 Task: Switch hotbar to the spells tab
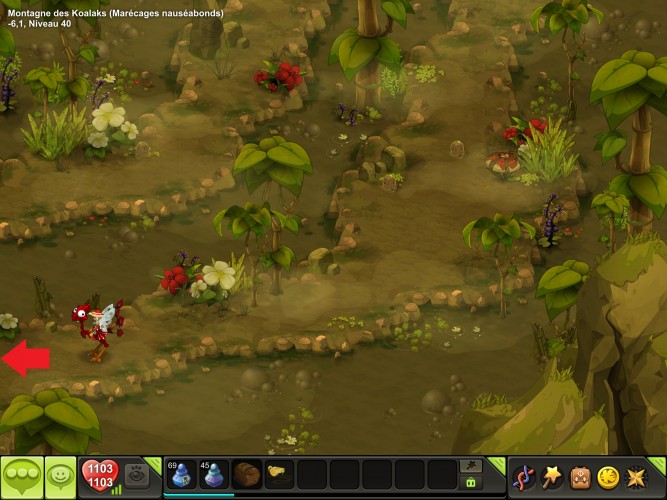point(470,466)
